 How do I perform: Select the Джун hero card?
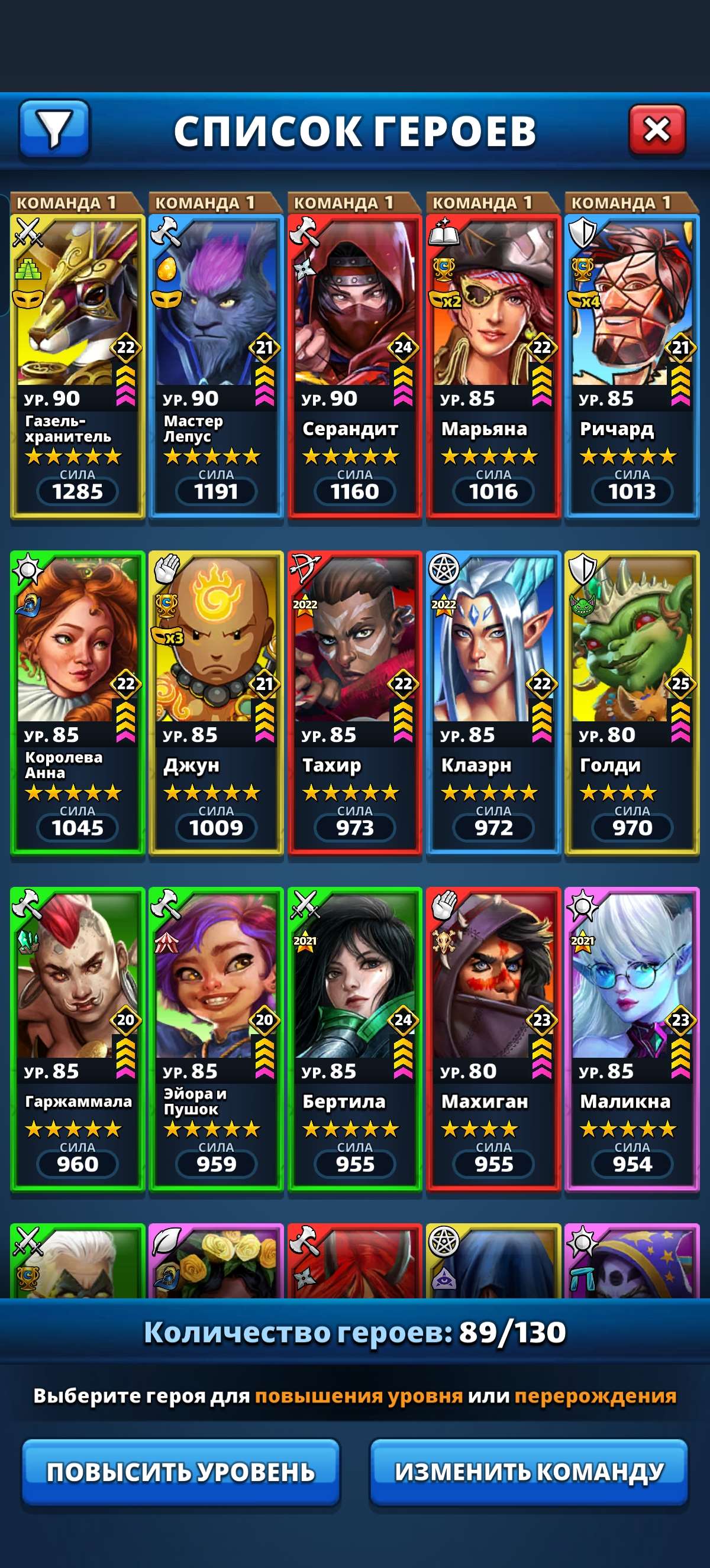216,702
